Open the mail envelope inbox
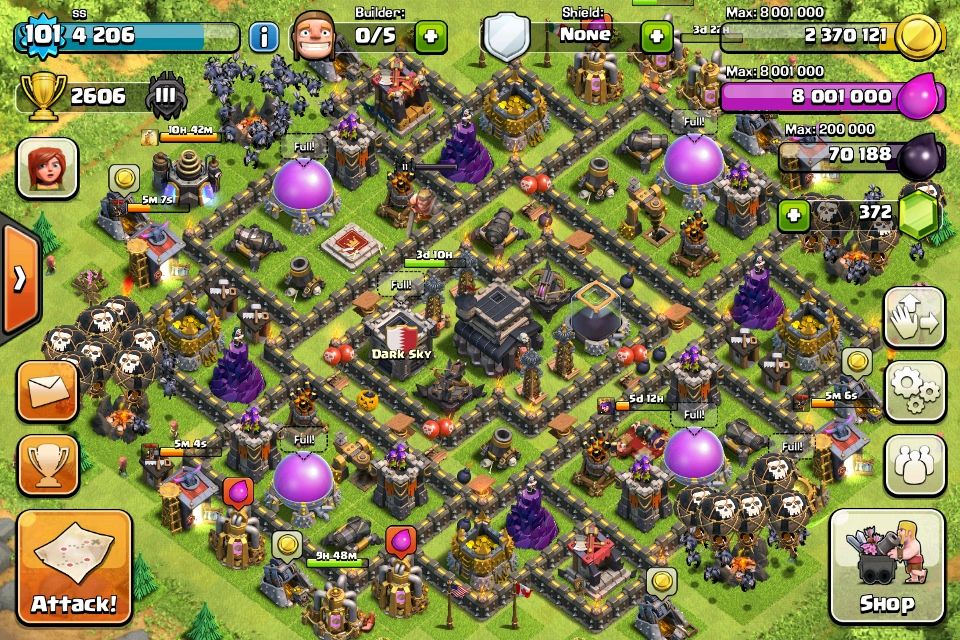The width and height of the screenshot is (960, 640). click(x=48, y=390)
